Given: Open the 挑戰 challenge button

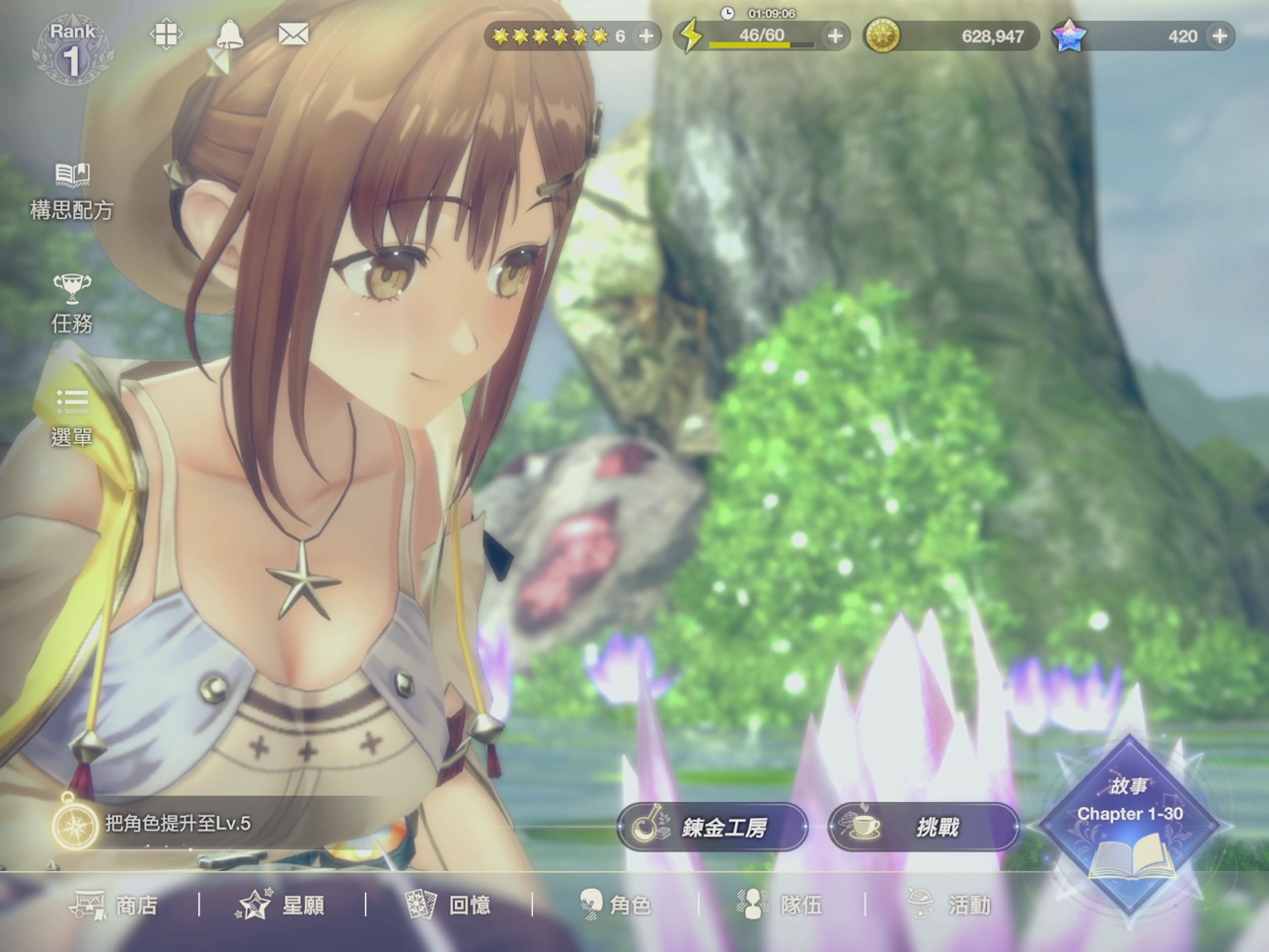Looking at the screenshot, I should coord(923,827).
